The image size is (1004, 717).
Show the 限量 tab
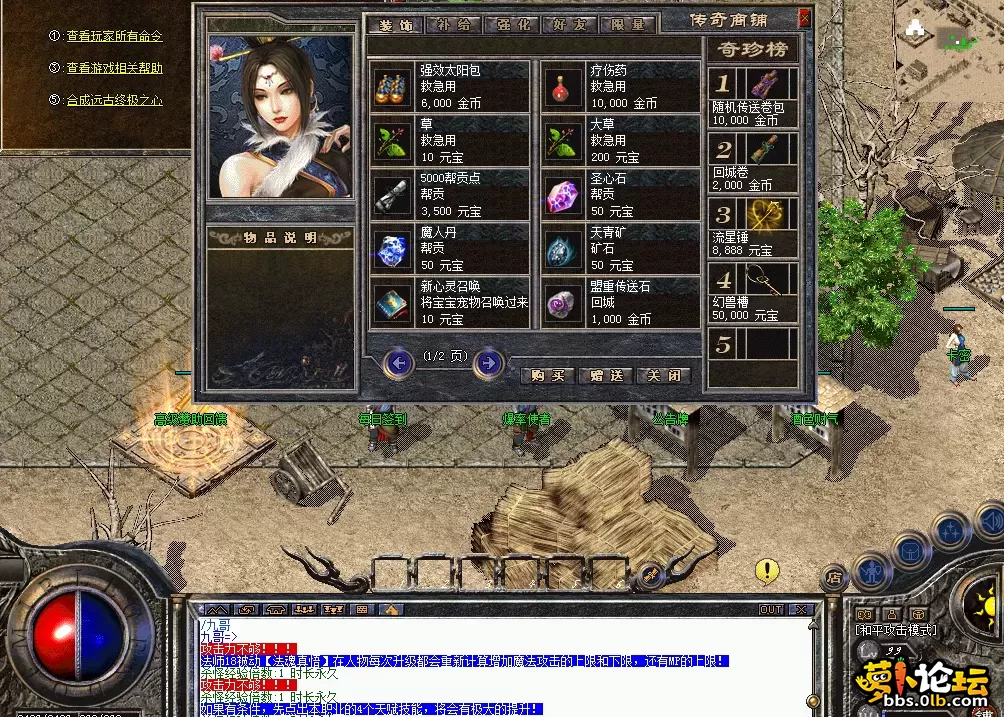[x=627, y=25]
